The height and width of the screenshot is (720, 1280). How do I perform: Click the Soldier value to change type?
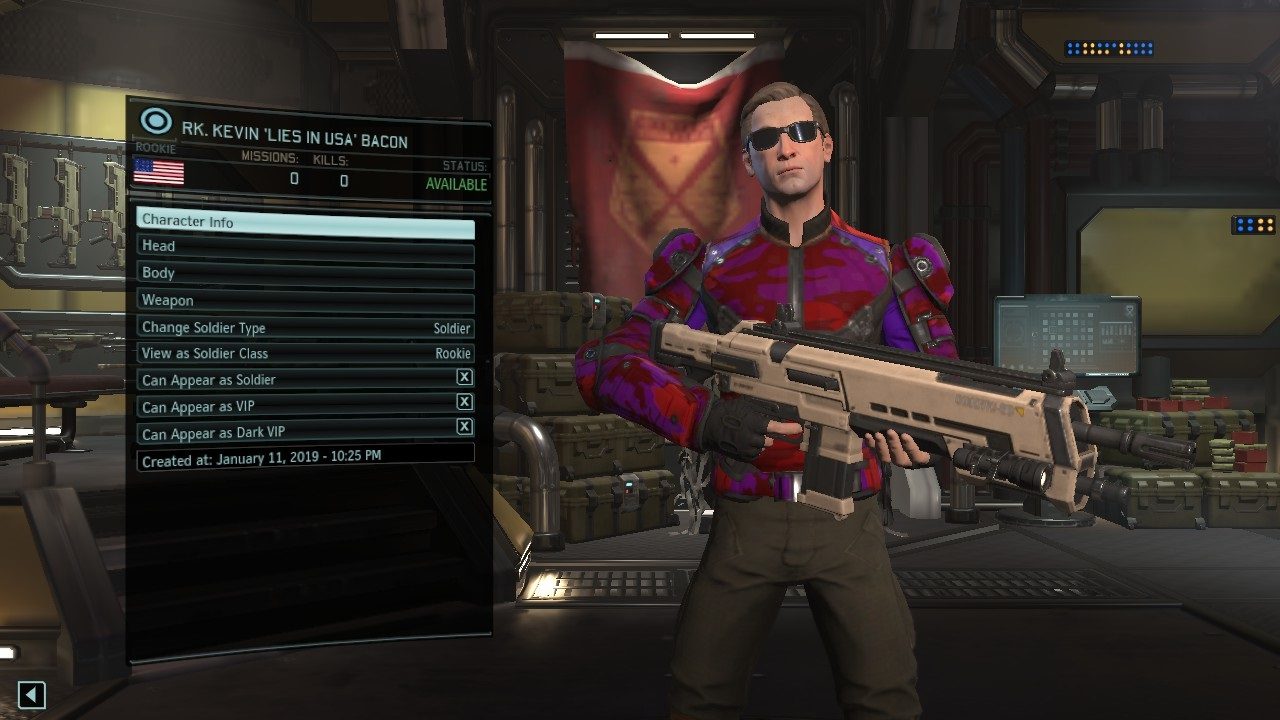pos(451,327)
